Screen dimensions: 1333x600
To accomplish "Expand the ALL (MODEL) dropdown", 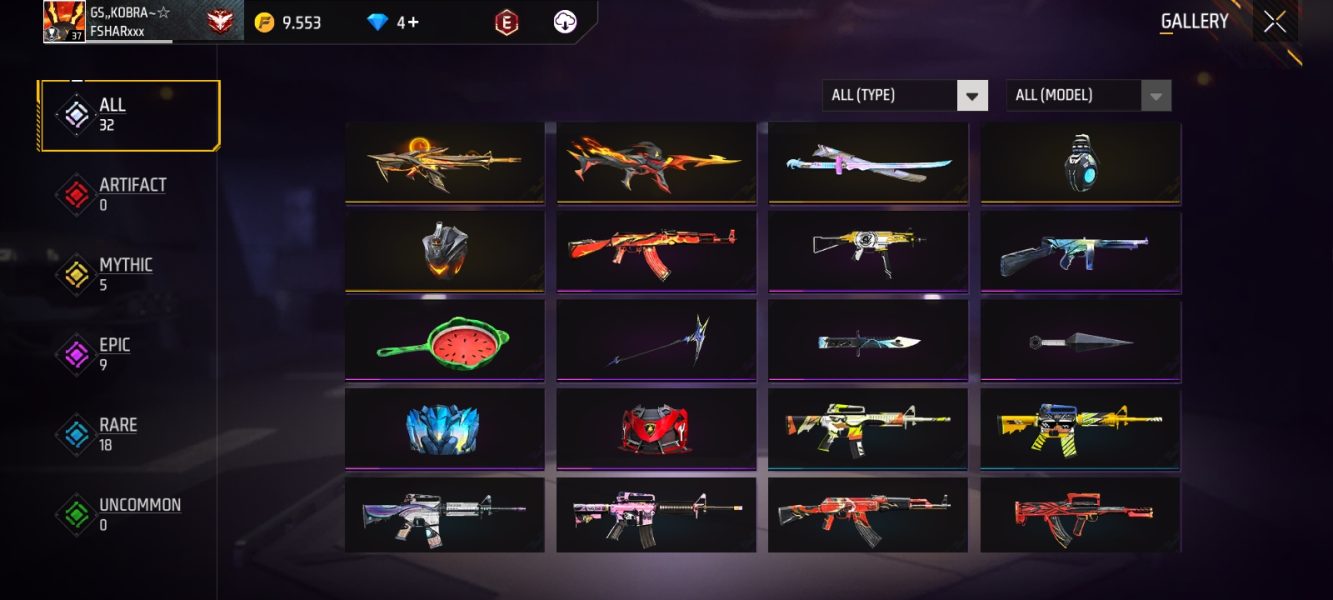I will pyautogui.click(x=1088, y=96).
